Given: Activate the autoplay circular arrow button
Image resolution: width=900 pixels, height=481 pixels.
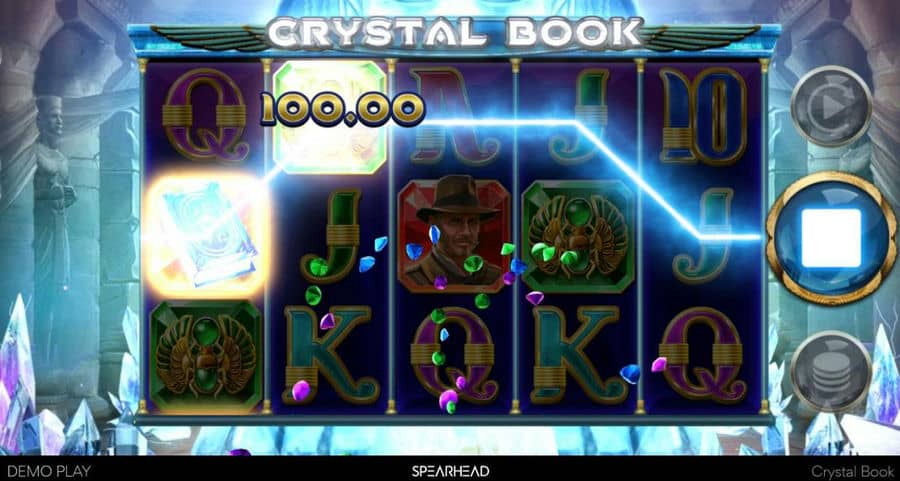Looking at the screenshot, I should click(830, 104).
